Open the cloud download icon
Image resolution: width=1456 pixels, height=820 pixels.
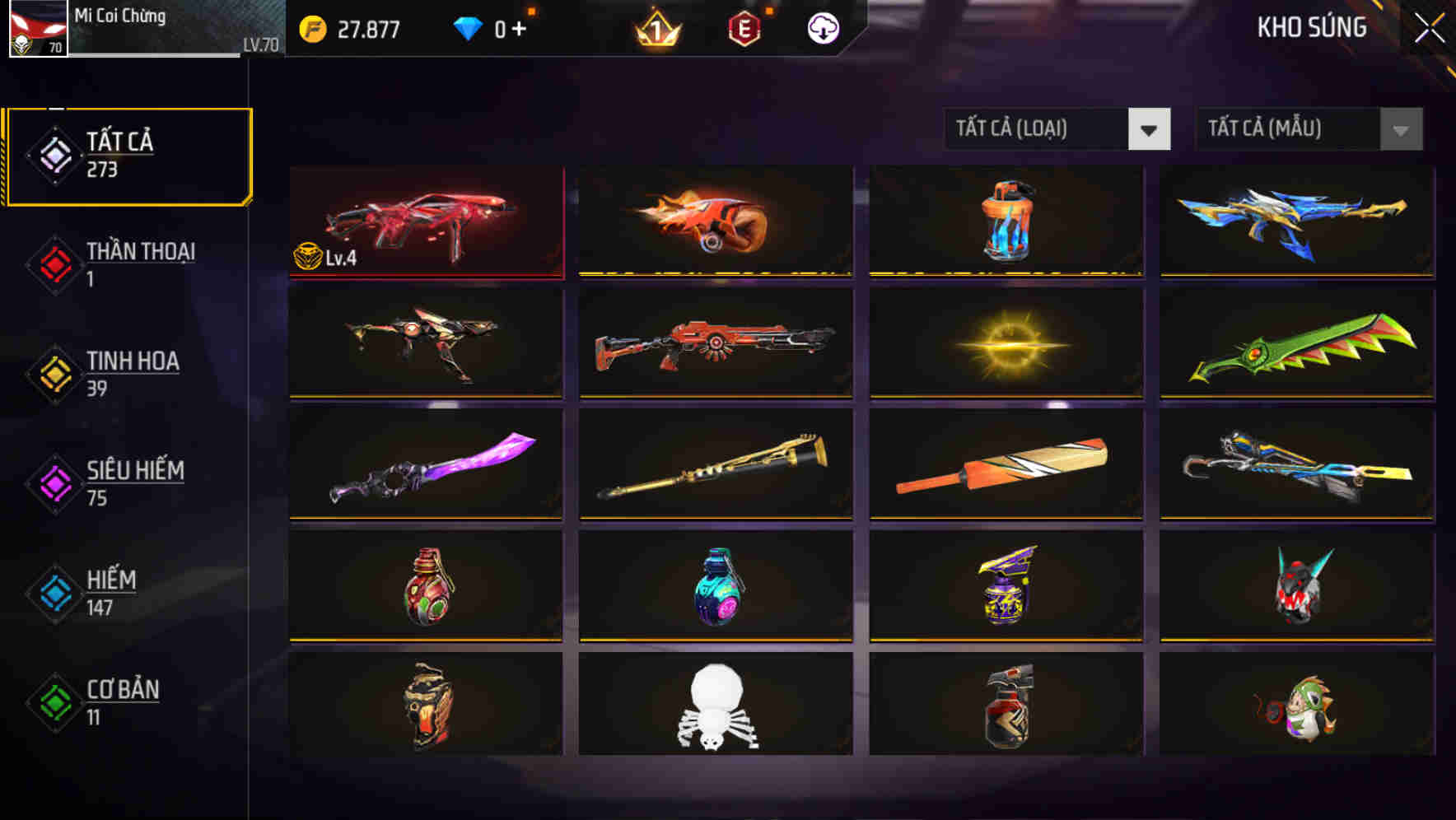[821, 28]
